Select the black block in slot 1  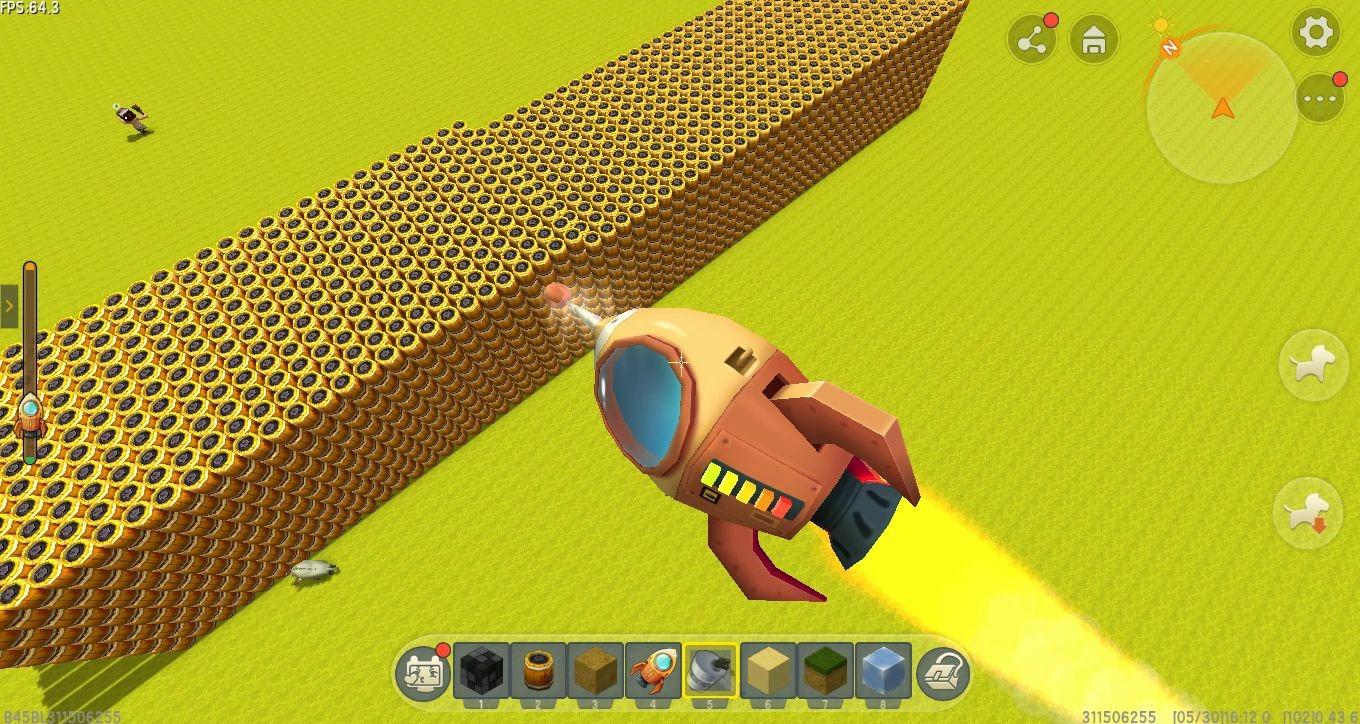(x=481, y=670)
